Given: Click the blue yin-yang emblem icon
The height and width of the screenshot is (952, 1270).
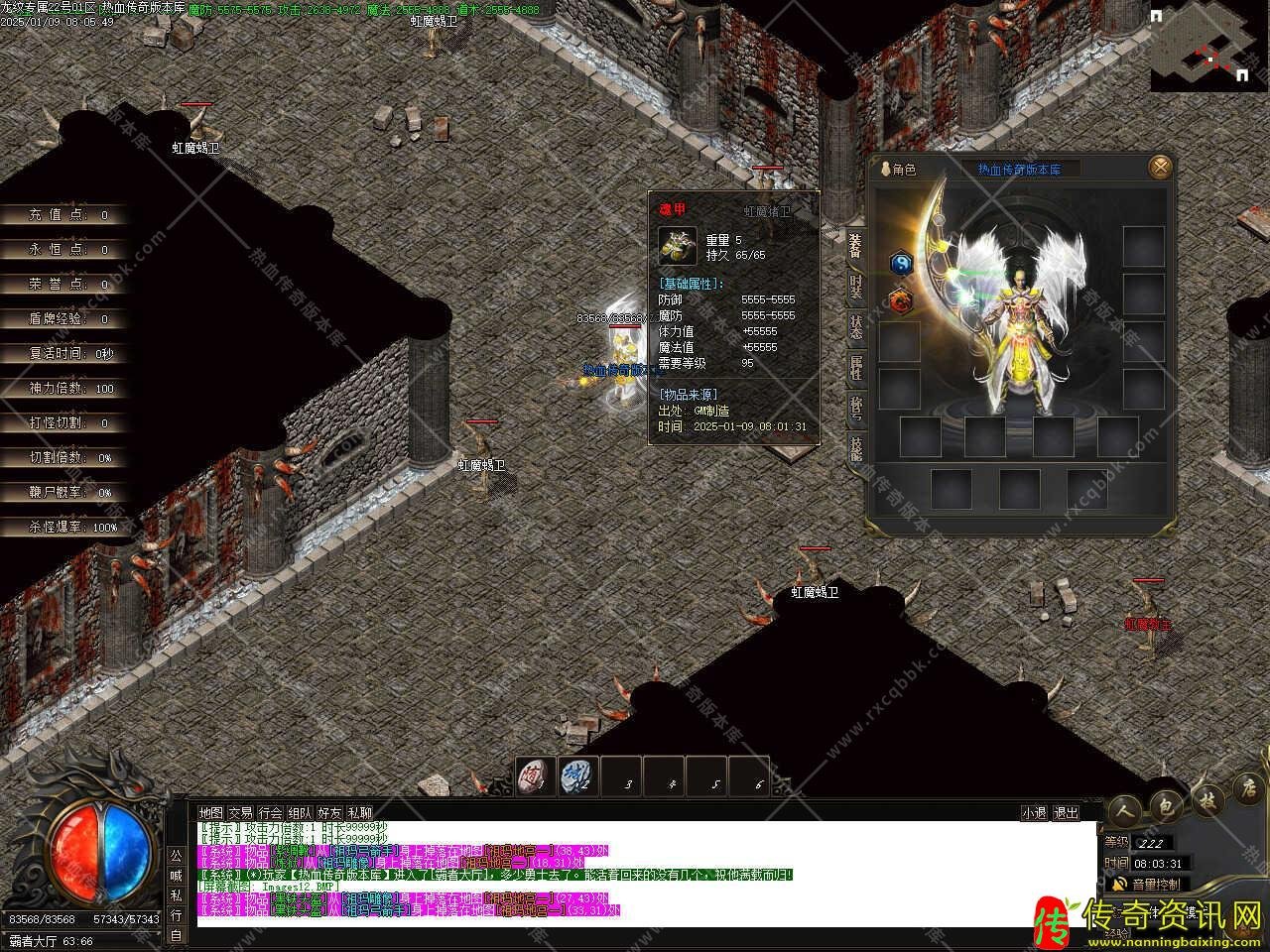Looking at the screenshot, I should [901, 263].
